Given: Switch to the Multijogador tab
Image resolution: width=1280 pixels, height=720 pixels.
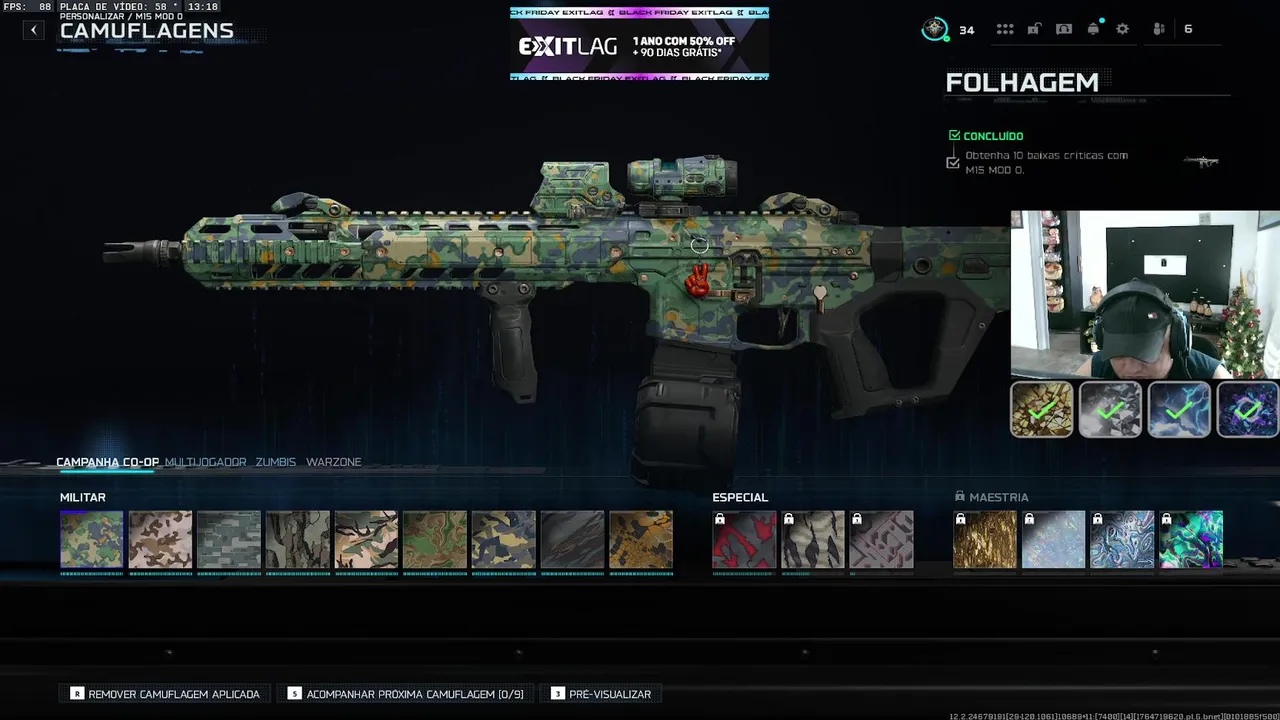Looking at the screenshot, I should click(x=205, y=462).
